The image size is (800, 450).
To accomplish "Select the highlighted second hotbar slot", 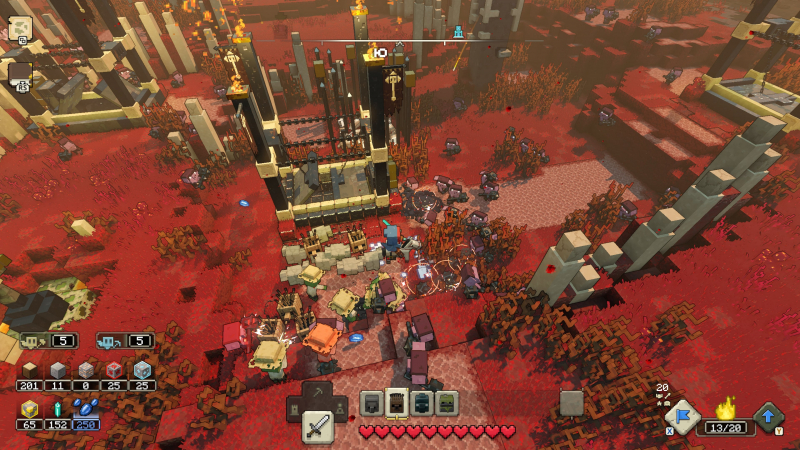I will click(x=397, y=402).
